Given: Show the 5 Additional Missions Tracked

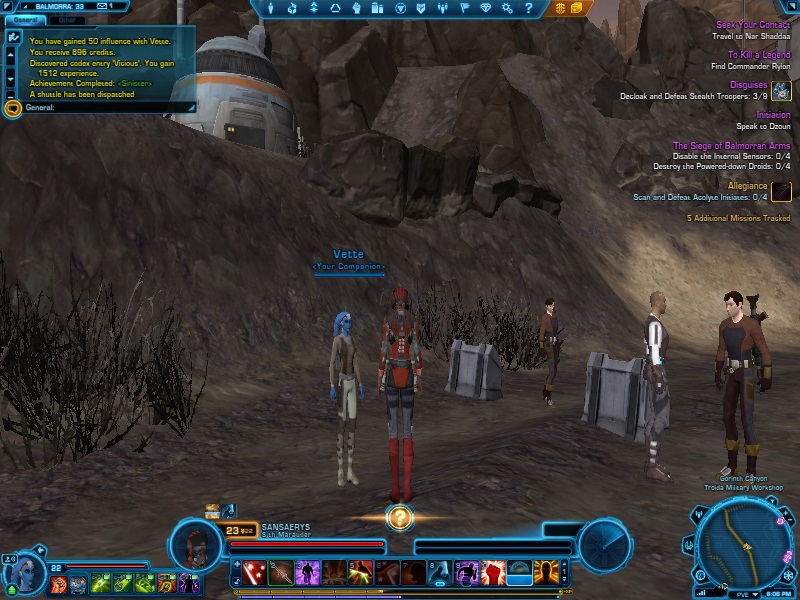Looking at the screenshot, I should (x=738, y=218).
